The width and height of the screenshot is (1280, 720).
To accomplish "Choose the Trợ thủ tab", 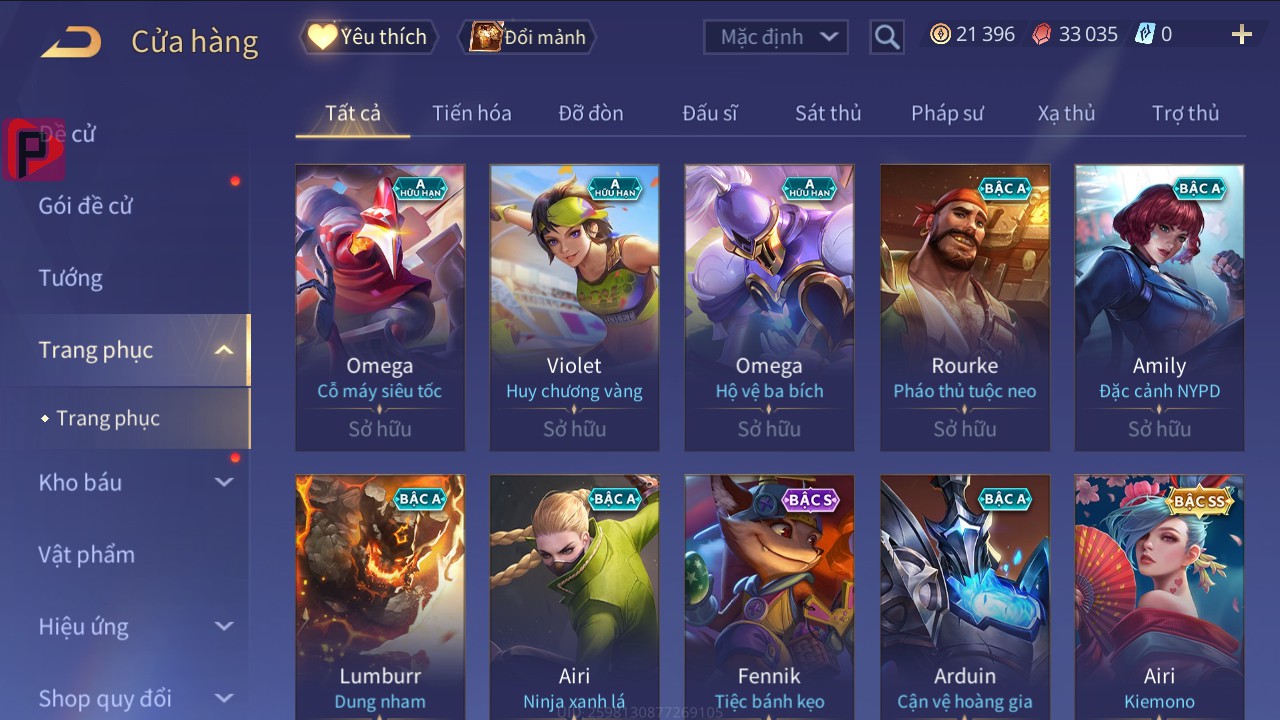I will 1185,113.
